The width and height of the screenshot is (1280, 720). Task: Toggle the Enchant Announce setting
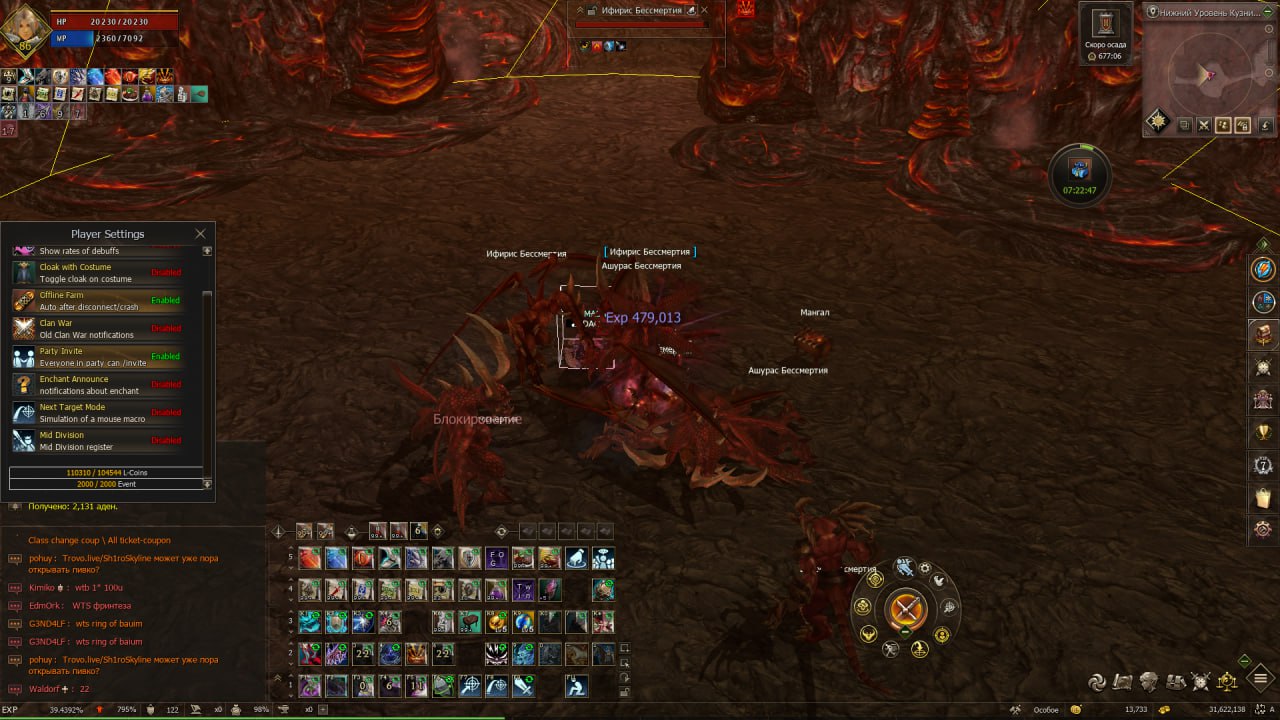tap(165, 384)
